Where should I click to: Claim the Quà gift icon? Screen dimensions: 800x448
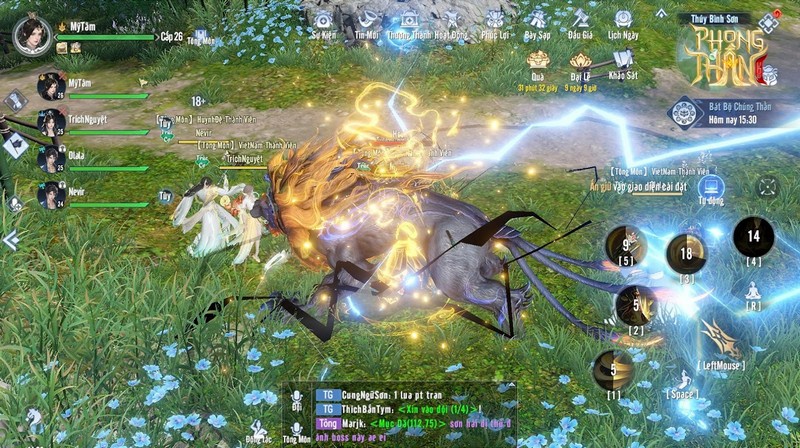(x=538, y=62)
